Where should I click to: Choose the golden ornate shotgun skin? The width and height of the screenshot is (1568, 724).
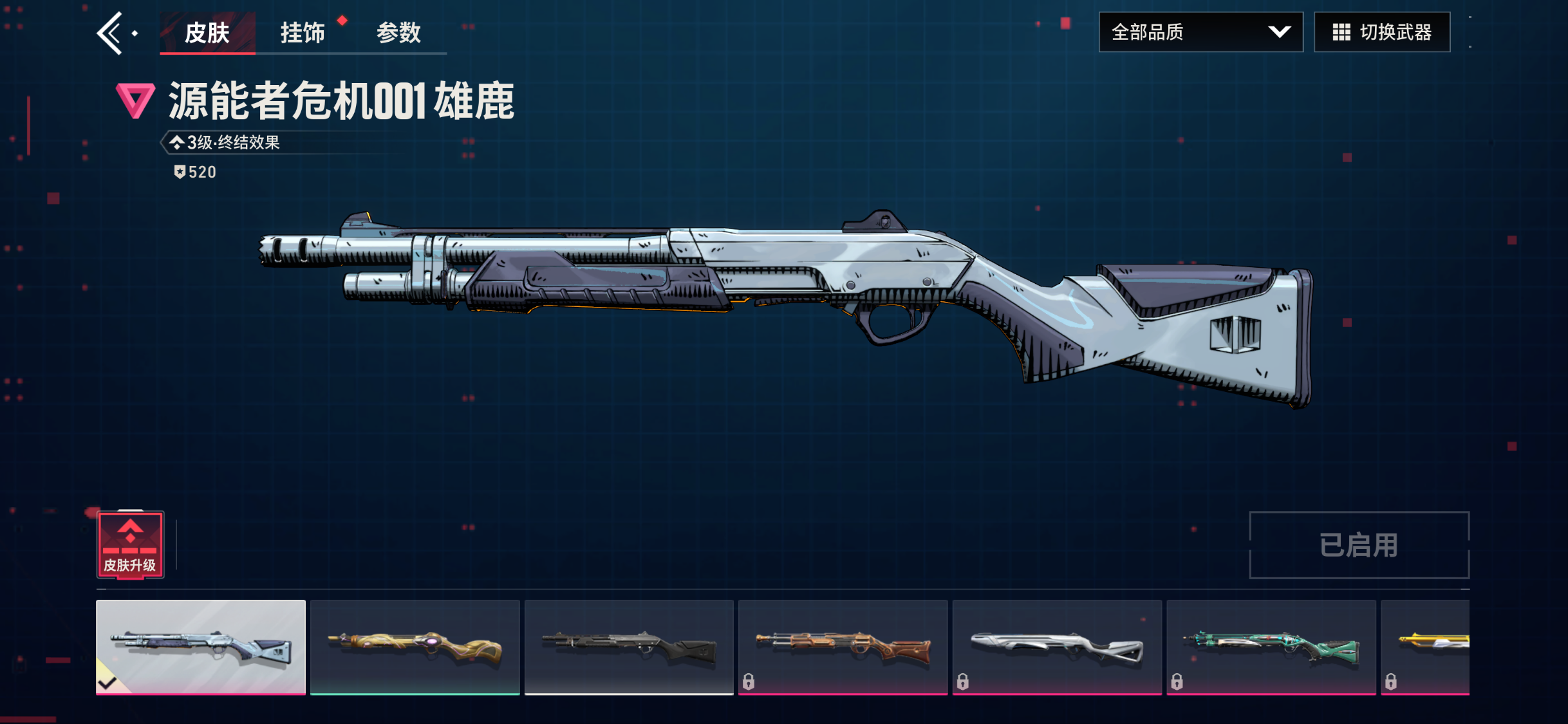pos(415,647)
